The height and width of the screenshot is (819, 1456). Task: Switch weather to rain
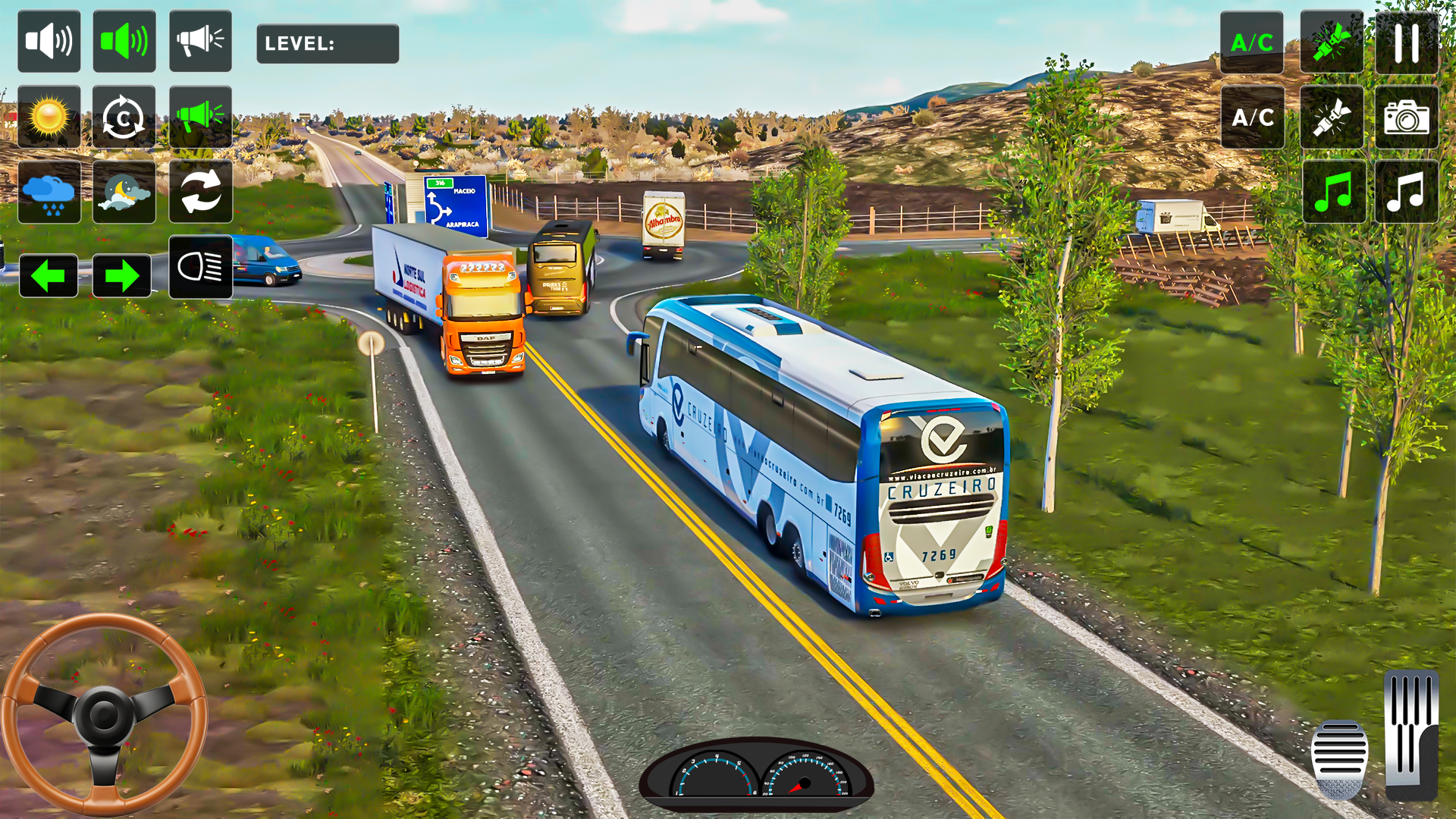[49, 191]
